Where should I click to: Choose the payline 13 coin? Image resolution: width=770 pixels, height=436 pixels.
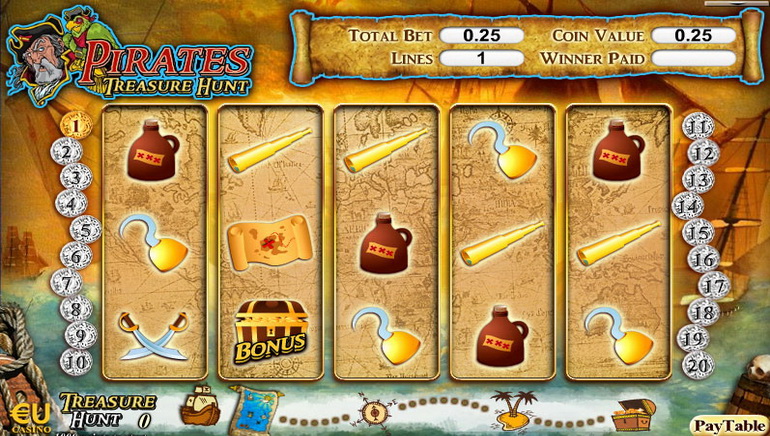pos(699,180)
